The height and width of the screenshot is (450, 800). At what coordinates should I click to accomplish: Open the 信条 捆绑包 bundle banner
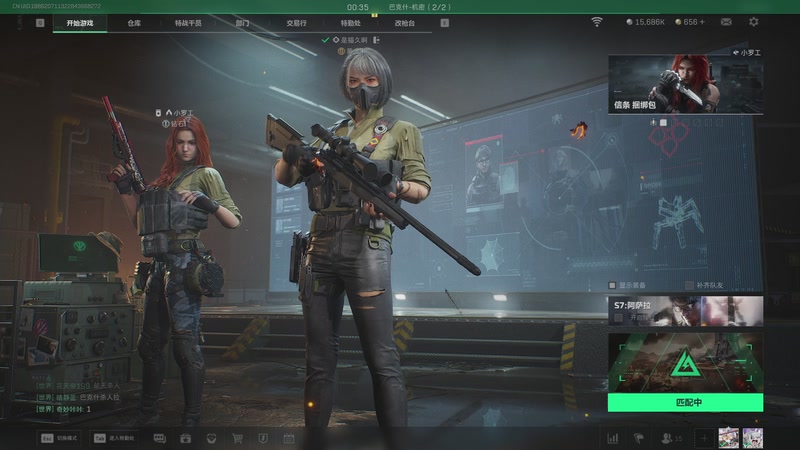click(x=685, y=85)
